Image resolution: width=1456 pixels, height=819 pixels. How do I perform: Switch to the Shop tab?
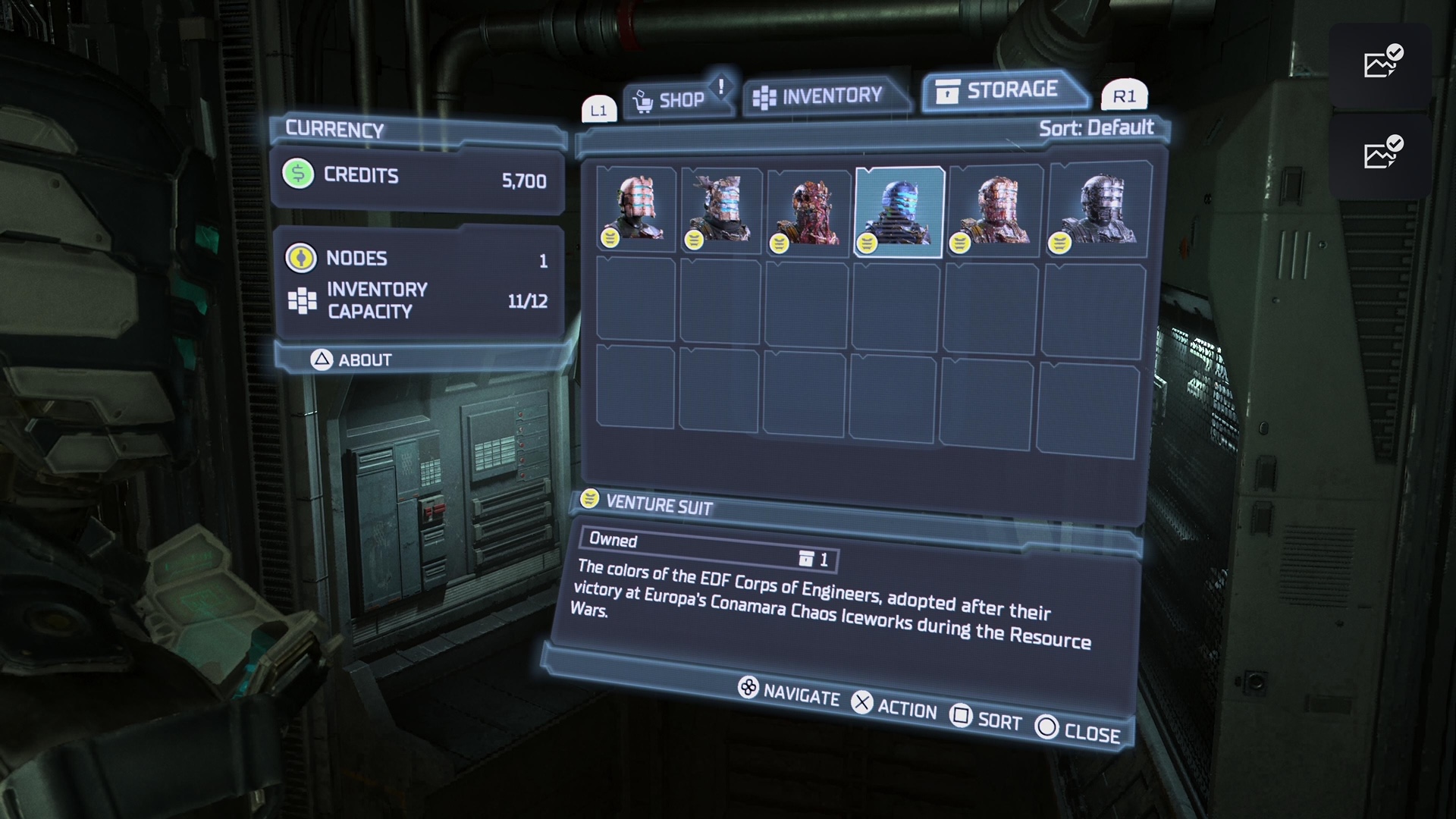673,100
